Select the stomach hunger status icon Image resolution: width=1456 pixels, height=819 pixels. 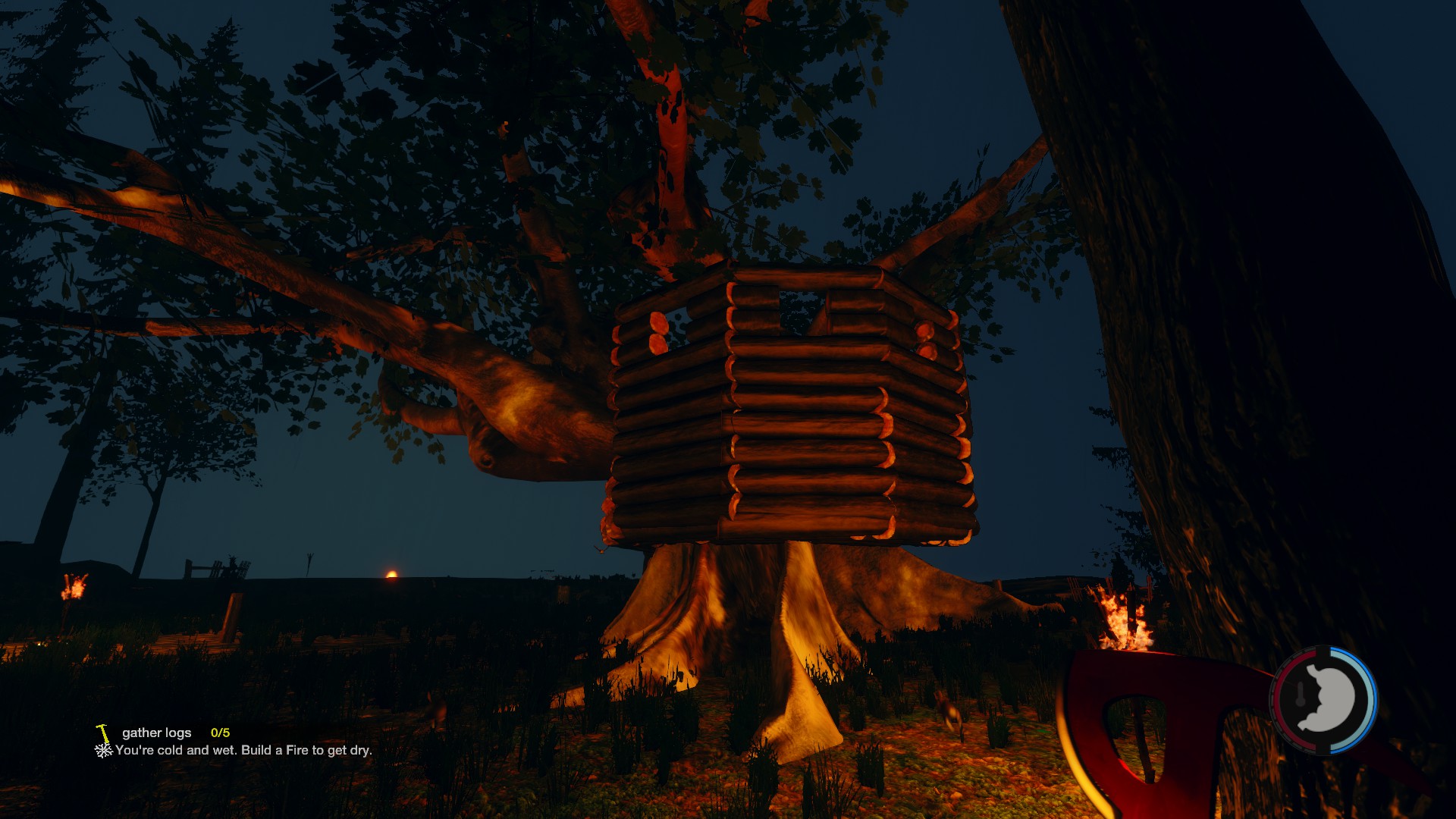click(x=1329, y=699)
